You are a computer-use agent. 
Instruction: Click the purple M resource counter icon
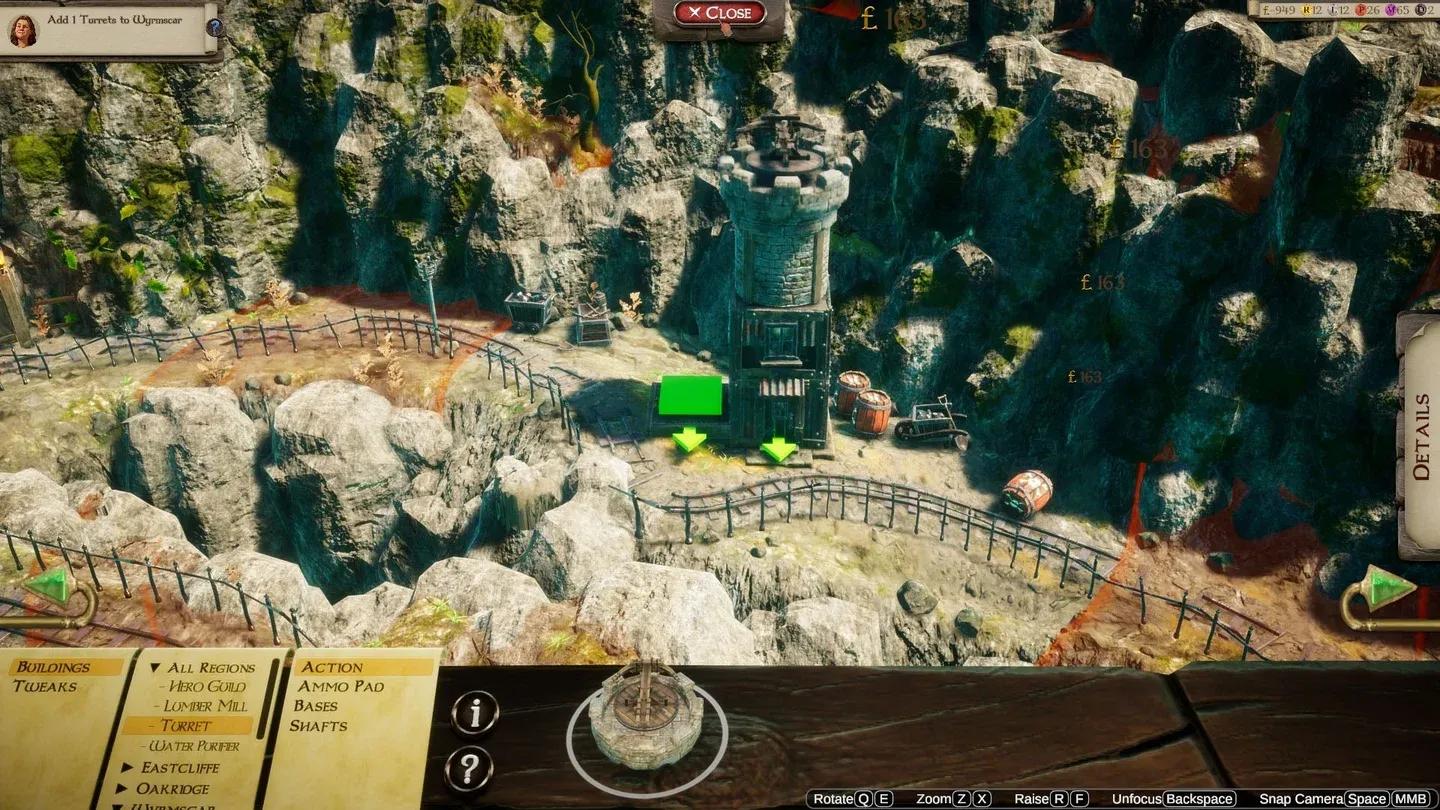pyautogui.click(x=1391, y=12)
